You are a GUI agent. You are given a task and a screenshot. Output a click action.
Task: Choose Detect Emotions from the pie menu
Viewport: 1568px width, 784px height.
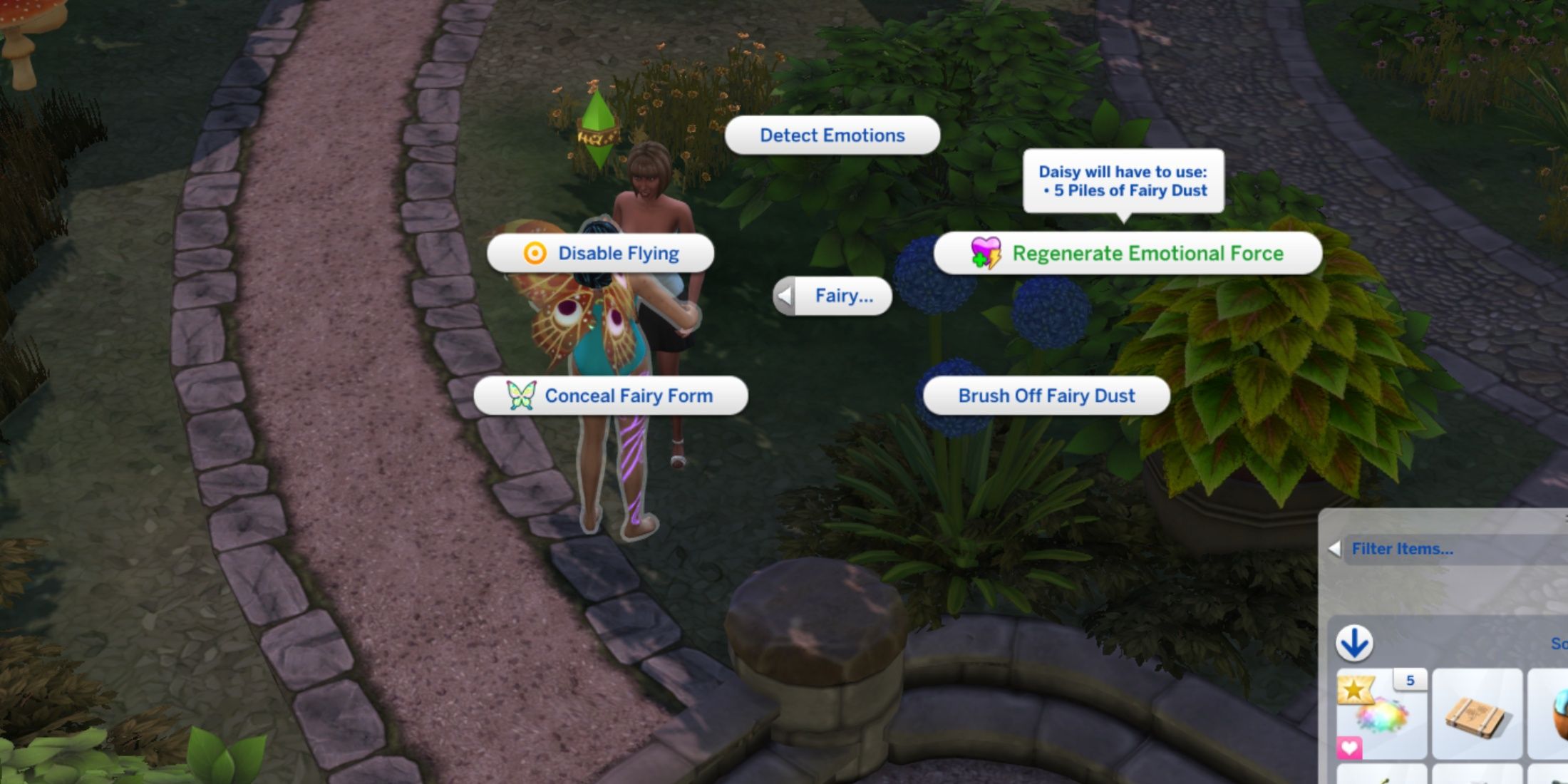832,135
